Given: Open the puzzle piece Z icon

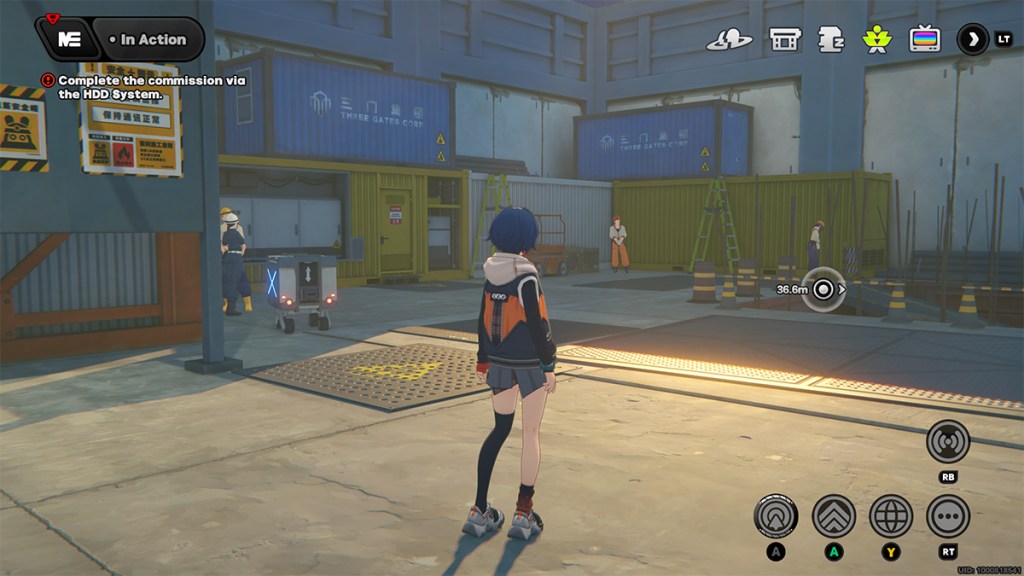Looking at the screenshot, I should click(831, 40).
